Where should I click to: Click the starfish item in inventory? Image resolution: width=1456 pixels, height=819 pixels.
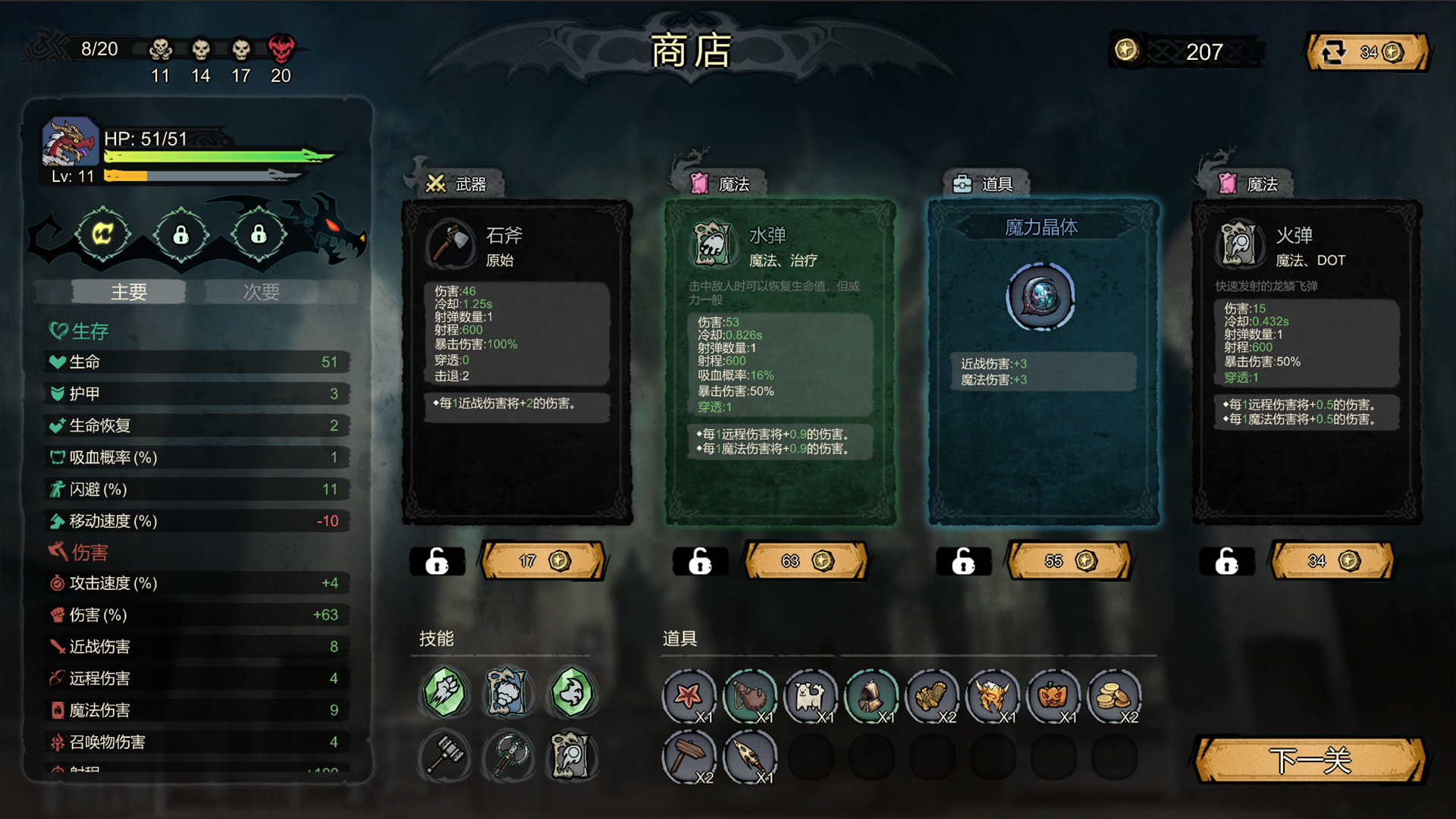[690, 695]
